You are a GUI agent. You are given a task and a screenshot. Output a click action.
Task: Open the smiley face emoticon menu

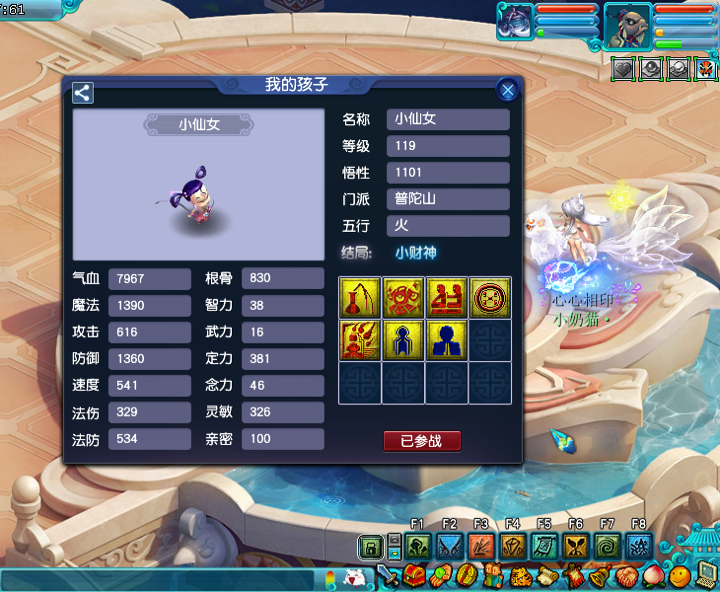(x=680, y=576)
